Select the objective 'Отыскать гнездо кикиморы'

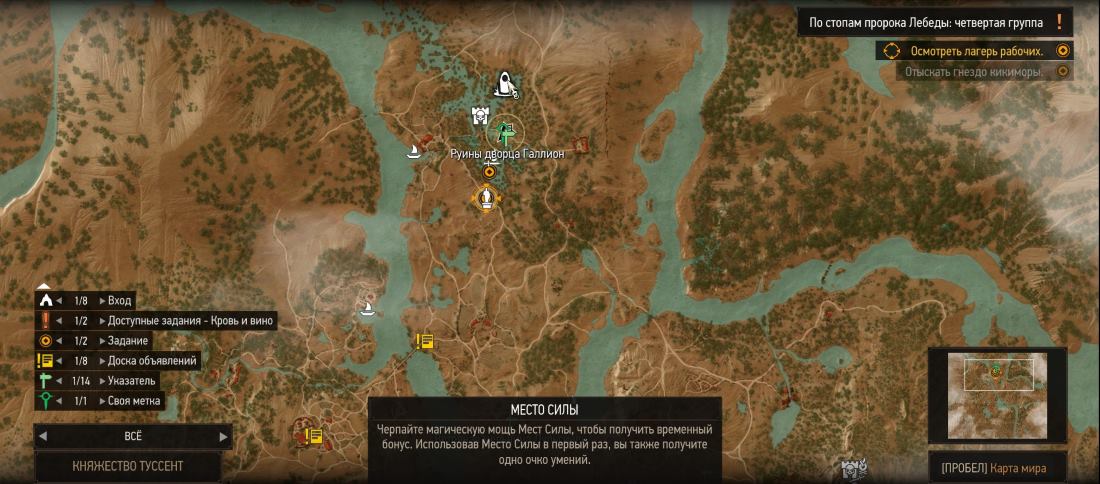tap(973, 72)
